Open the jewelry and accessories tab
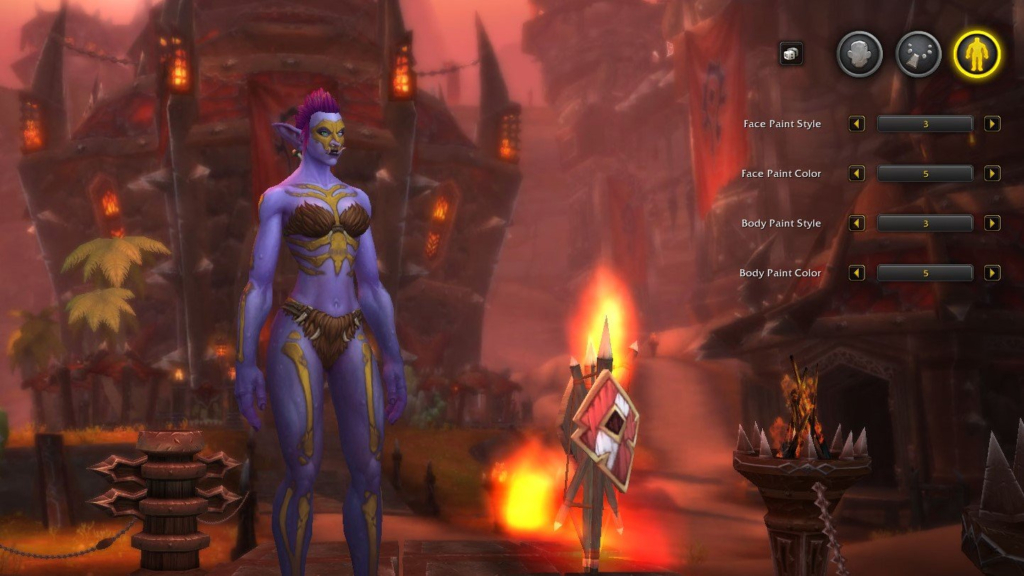 (x=918, y=54)
